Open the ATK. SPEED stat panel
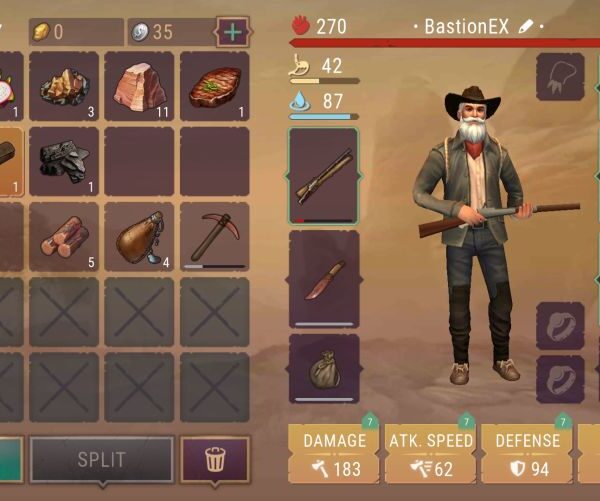The image size is (600, 501). [430, 454]
